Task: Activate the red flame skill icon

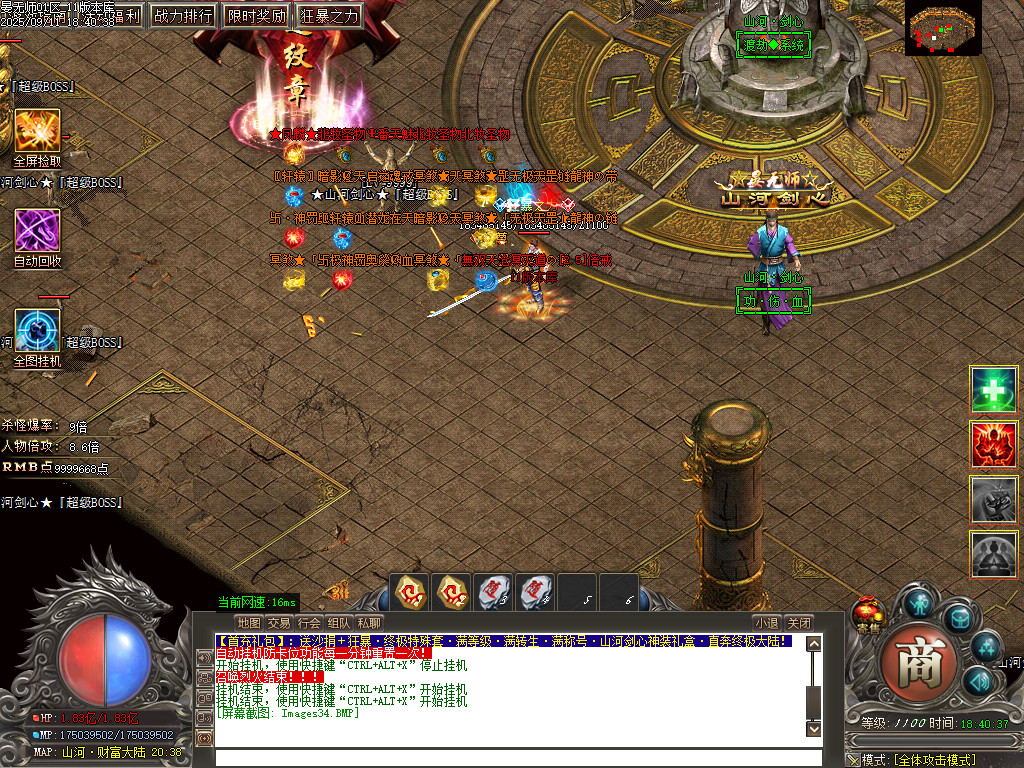Action: click(994, 444)
